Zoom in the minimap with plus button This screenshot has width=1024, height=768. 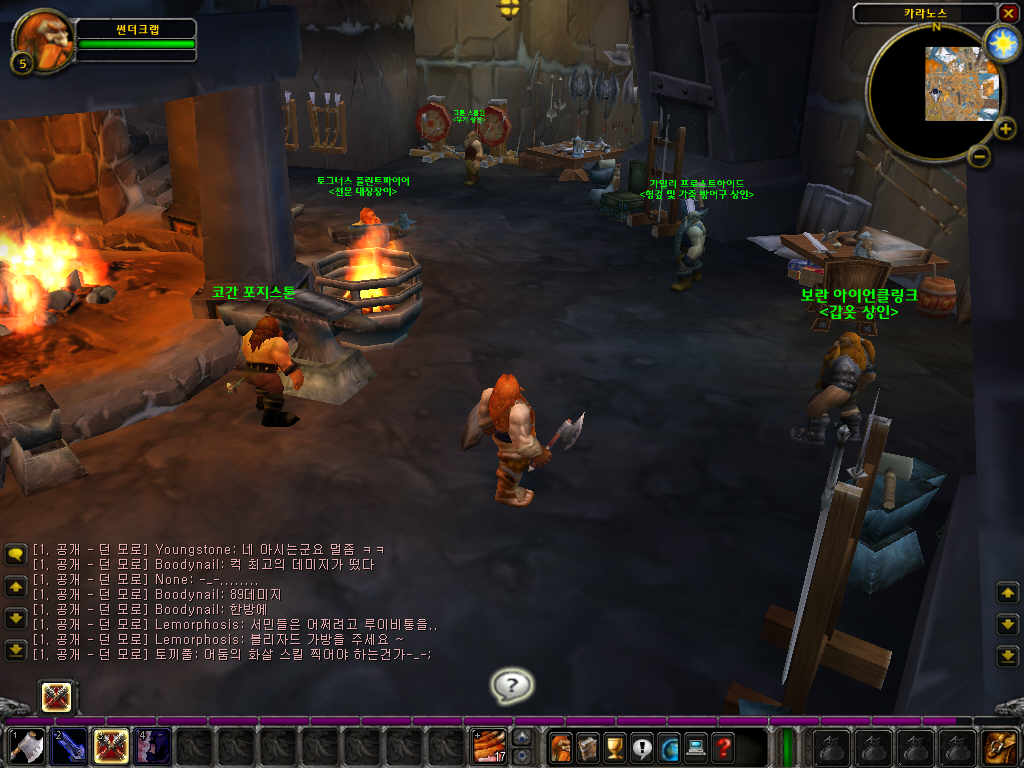[x=1003, y=128]
